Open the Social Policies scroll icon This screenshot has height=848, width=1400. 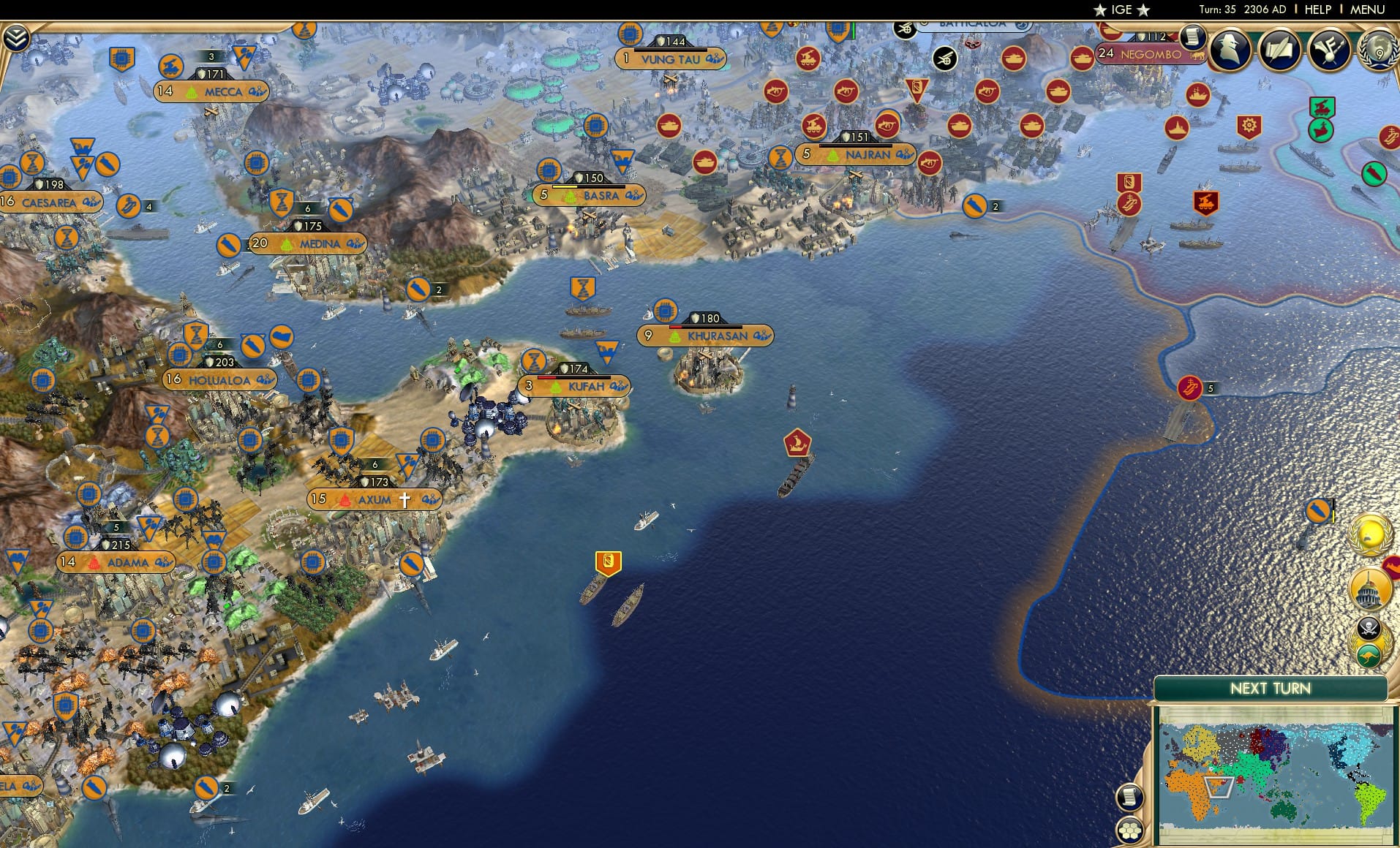tap(1282, 50)
